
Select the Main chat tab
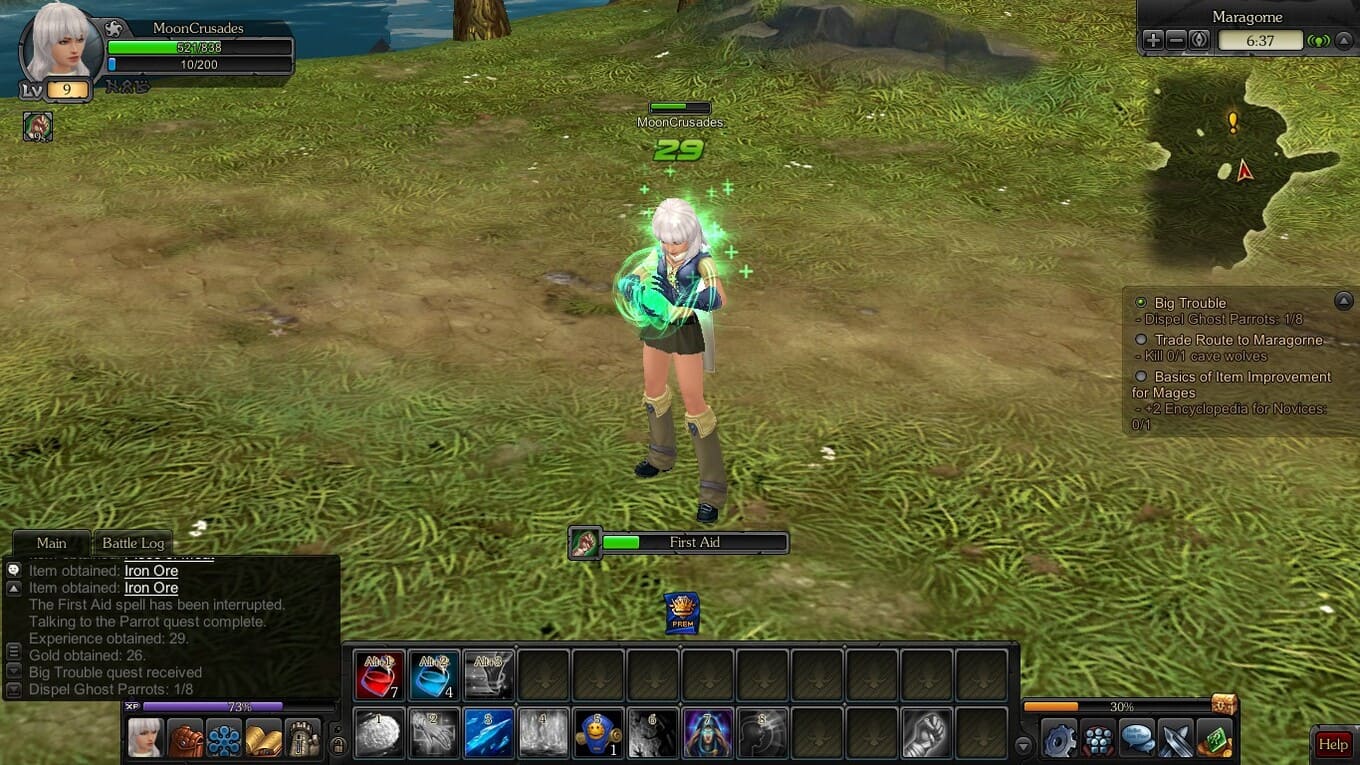[x=51, y=543]
